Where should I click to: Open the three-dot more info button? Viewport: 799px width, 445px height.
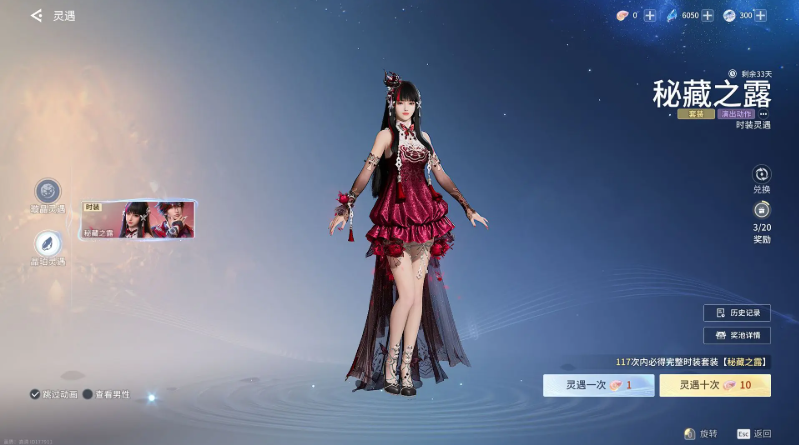(x=763, y=114)
